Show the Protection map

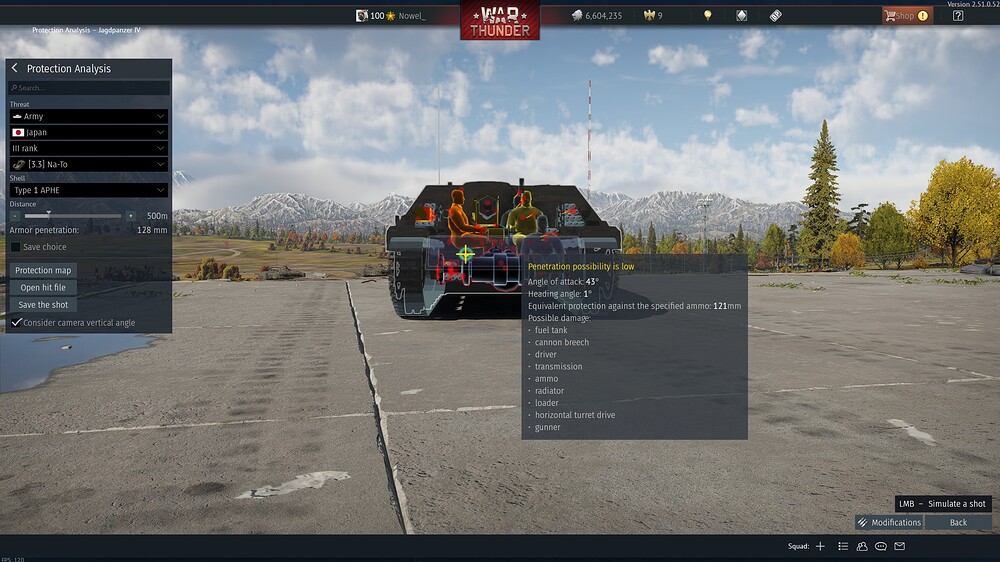point(43,270)
